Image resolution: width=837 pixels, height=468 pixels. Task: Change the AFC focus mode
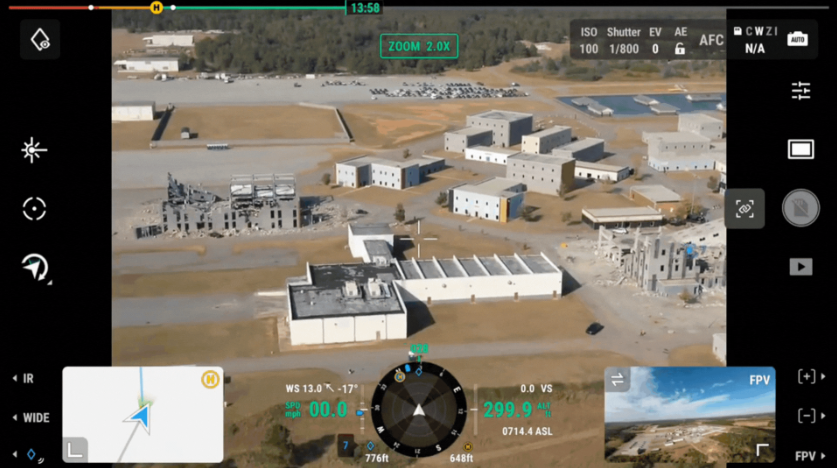711,40
